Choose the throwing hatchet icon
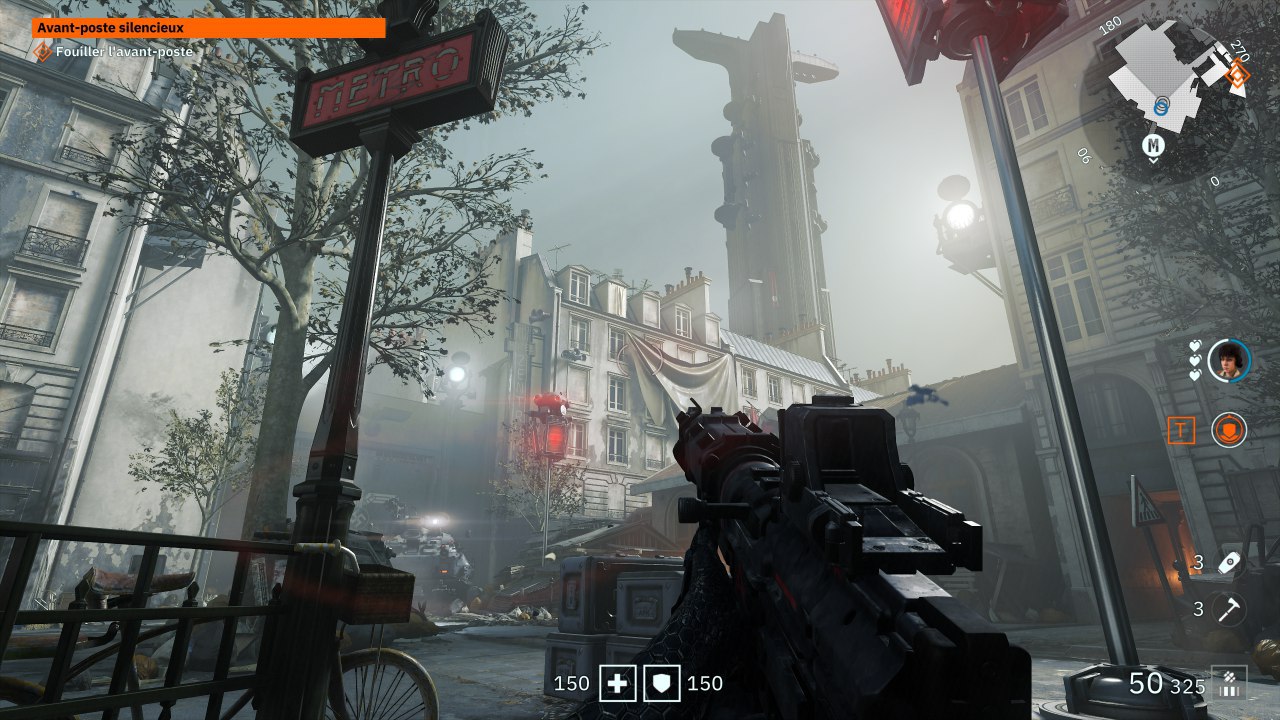The height and width of the screenshot is (720, 1280). [x=1228, y=608]
